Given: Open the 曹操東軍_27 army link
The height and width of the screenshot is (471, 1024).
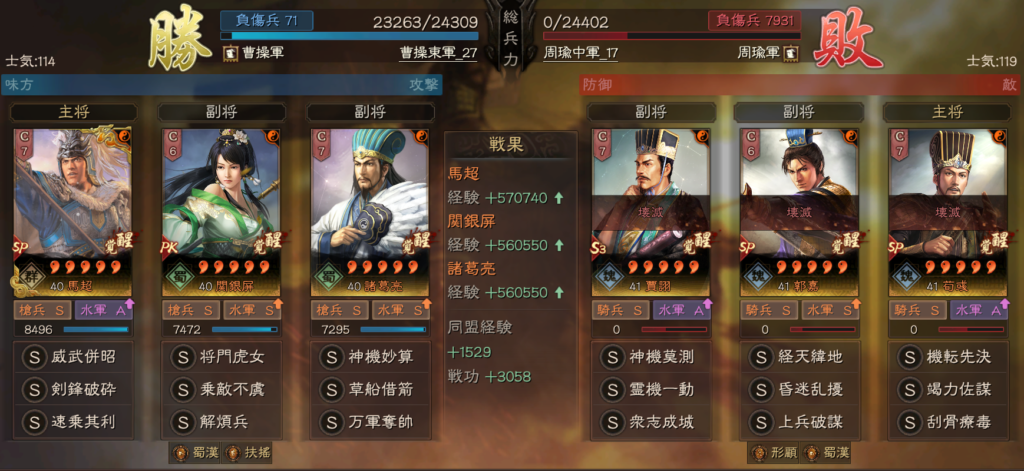Looking at the screenshot, I should point(438,53).
